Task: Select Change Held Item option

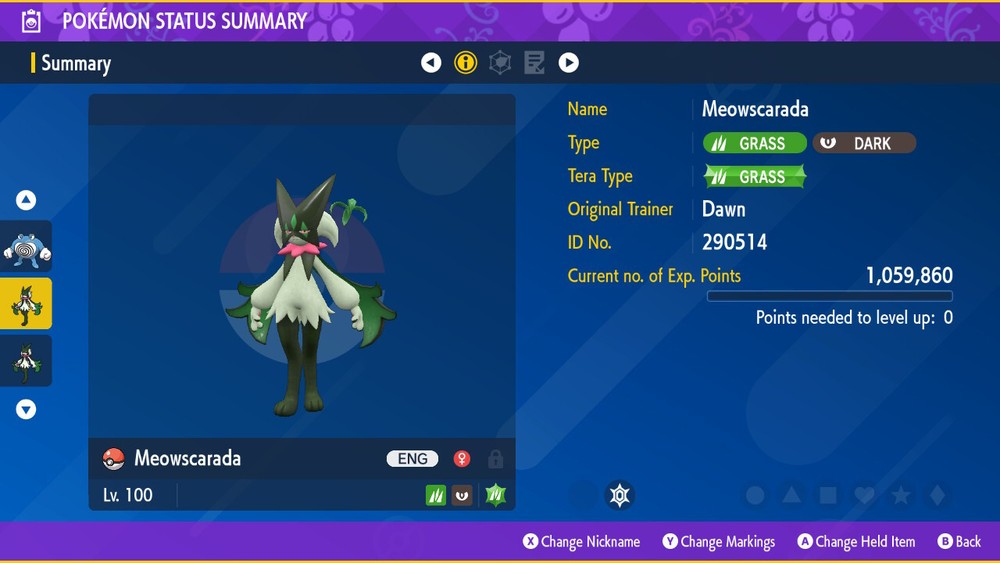Action: pos(856,542)
